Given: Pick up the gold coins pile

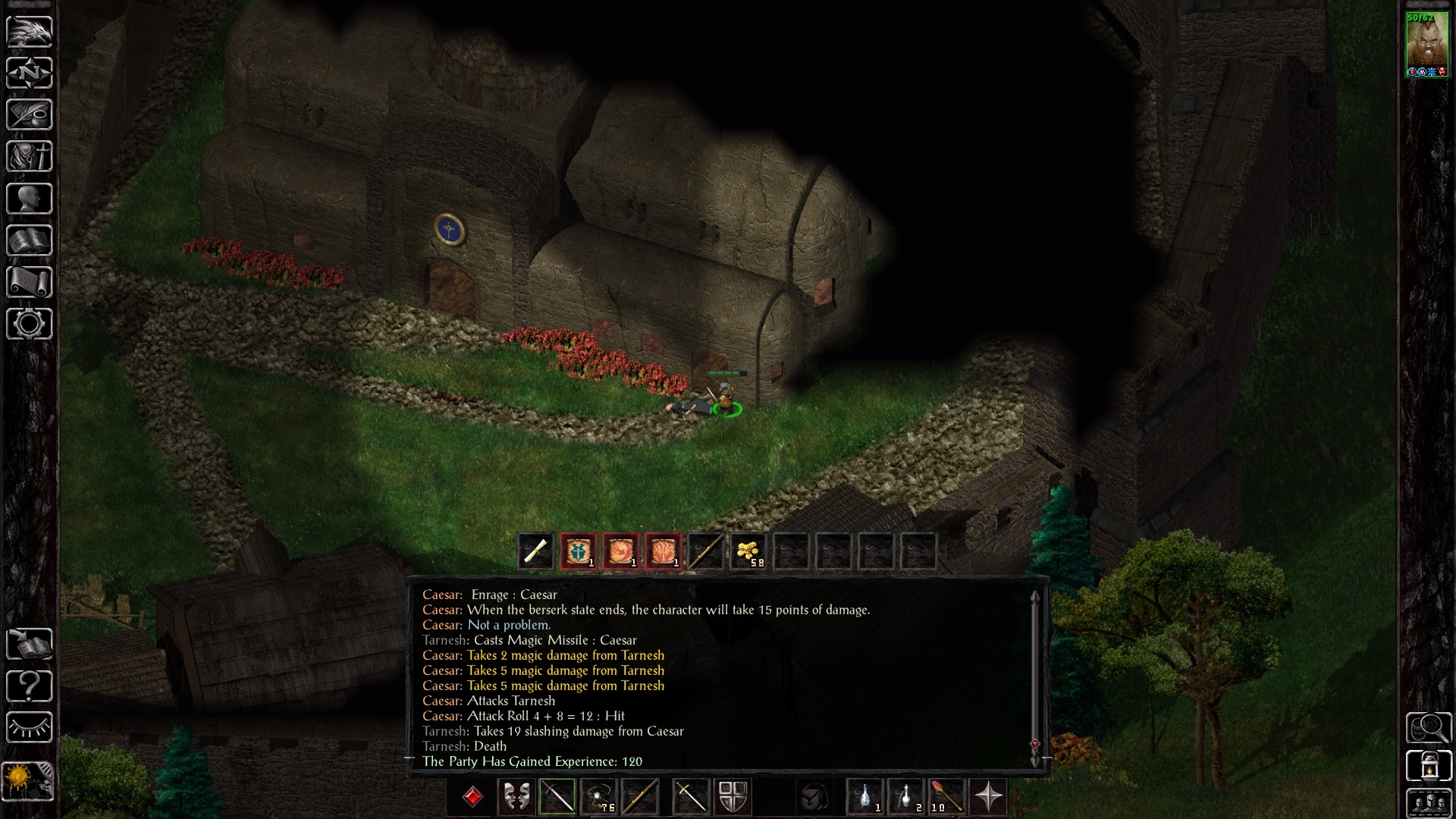Looking at the screenshot, I should [x=748, y=551].
